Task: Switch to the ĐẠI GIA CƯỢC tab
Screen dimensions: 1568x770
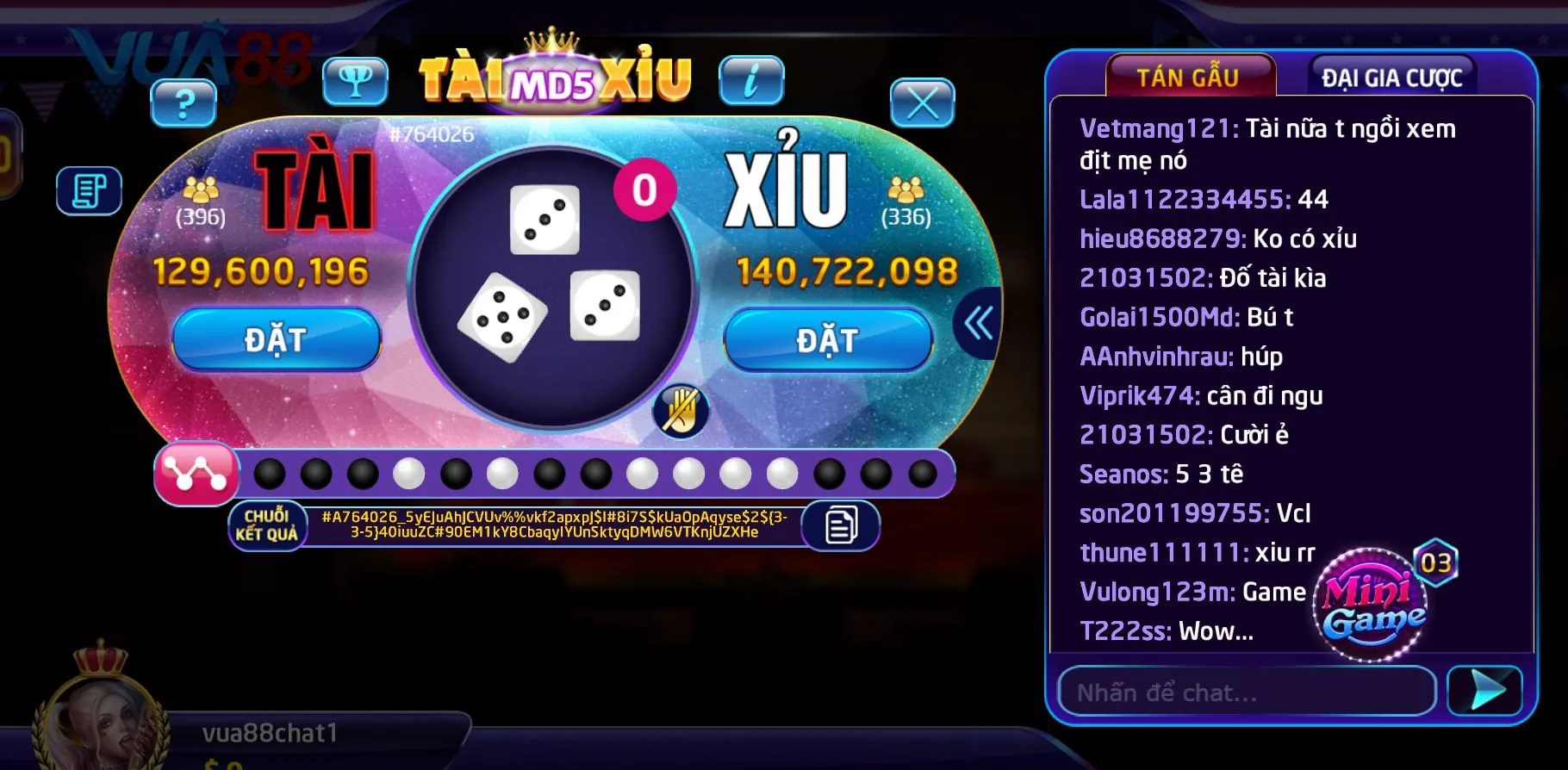Action: [1391, 76]
